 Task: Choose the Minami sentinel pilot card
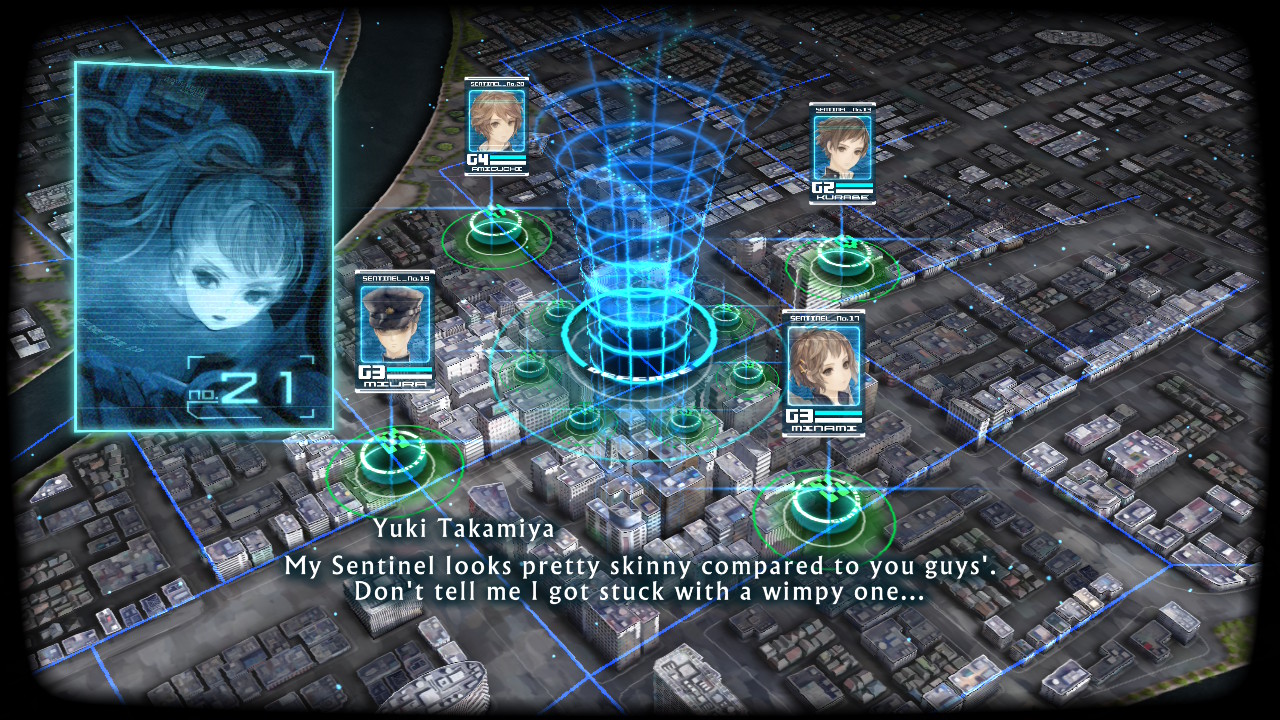pos(823,372)
